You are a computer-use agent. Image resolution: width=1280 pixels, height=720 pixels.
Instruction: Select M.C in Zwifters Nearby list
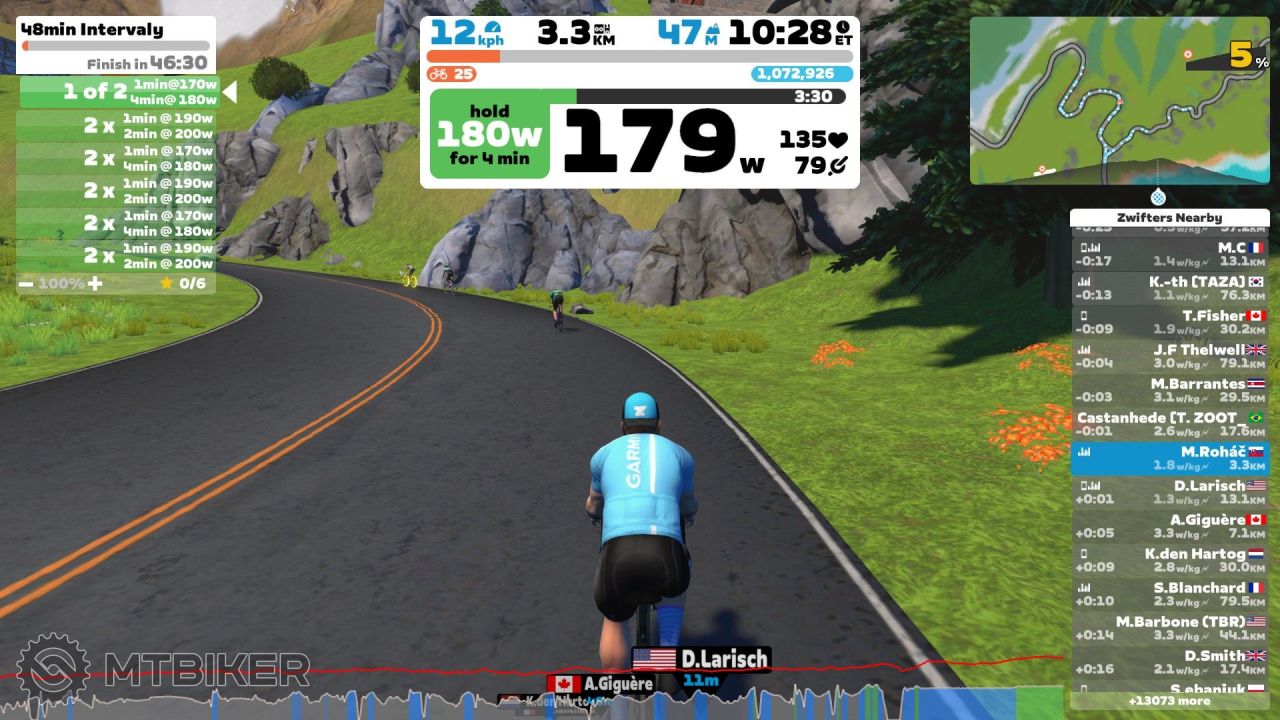[1169, 254]
